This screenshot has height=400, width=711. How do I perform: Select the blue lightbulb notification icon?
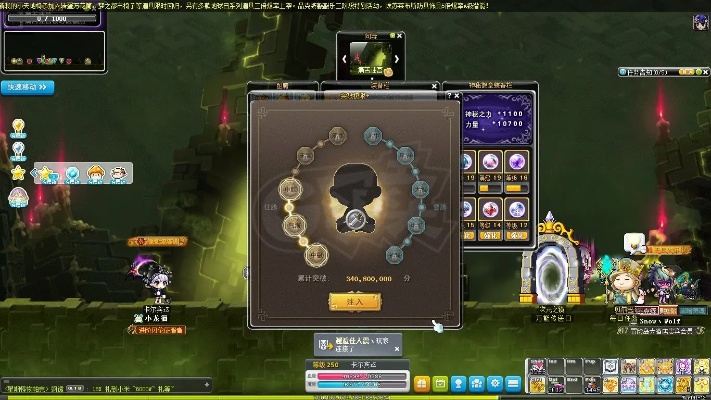point(17,150)
